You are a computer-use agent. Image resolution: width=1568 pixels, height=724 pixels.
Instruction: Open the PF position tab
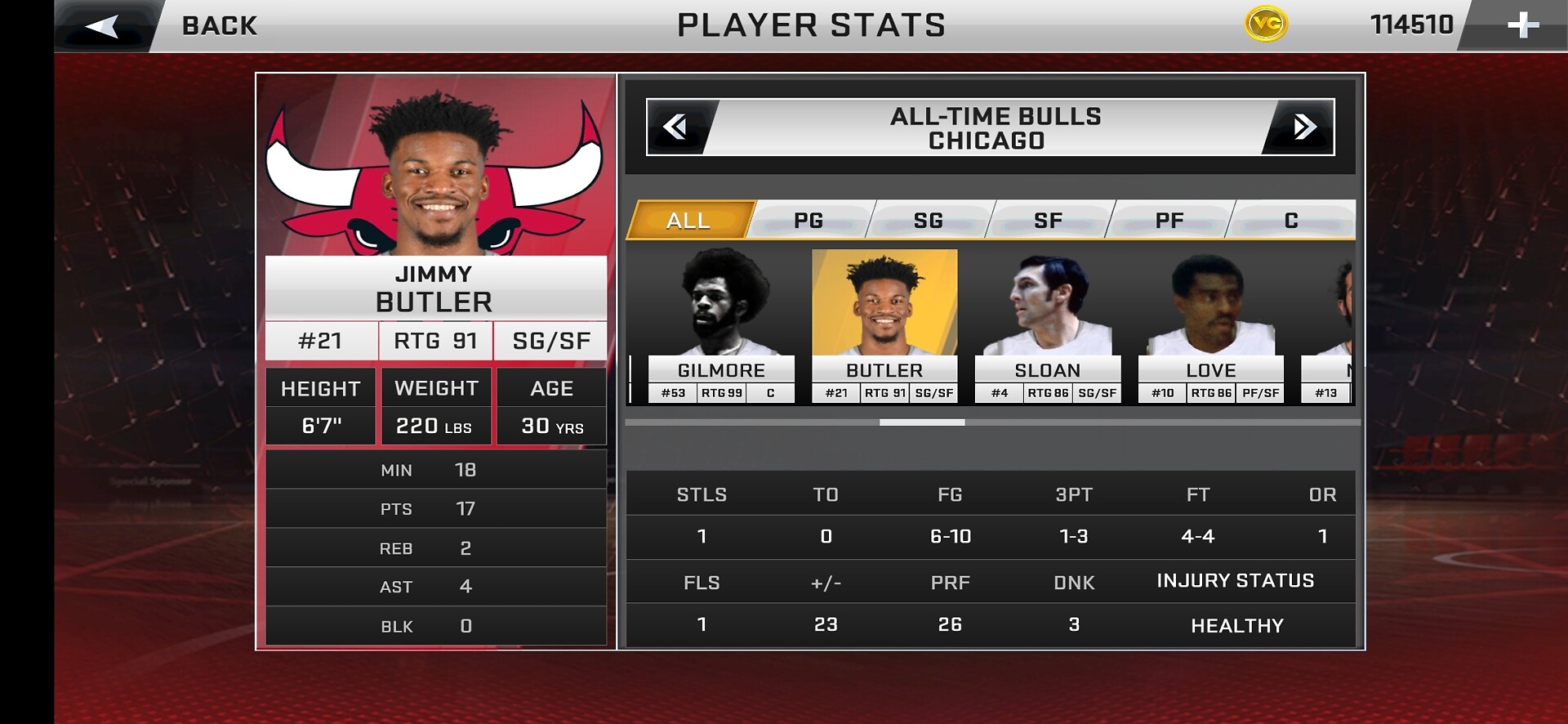(1169, 220)
